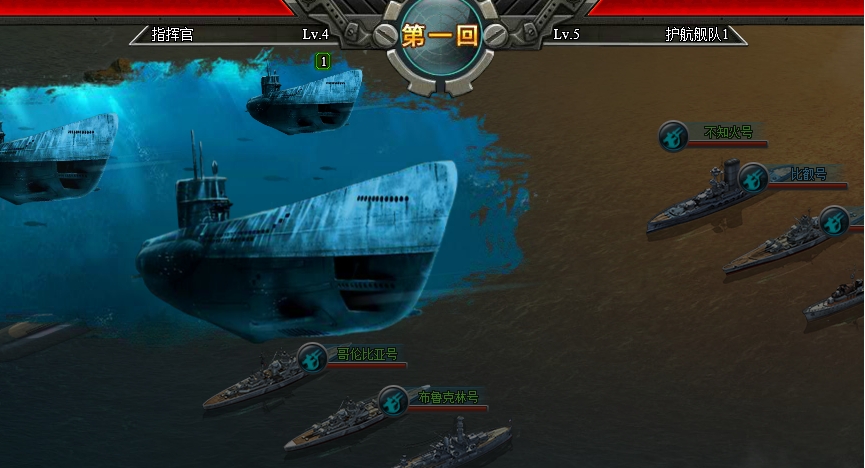
Task: Select the 不知火号 ship cannon icon
Action: click(673, 136)
